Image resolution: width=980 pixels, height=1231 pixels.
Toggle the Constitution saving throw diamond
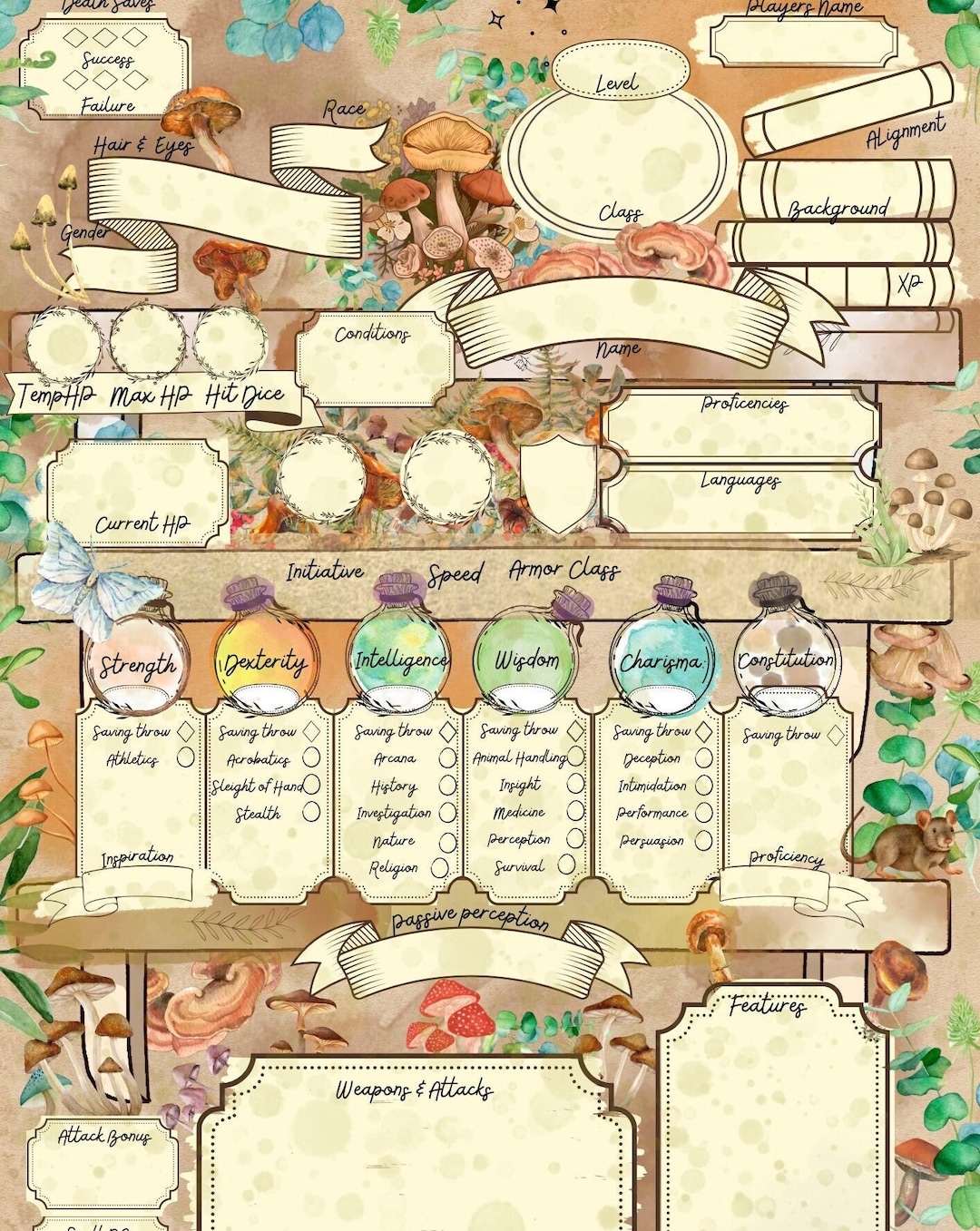(x=835, y=735)
